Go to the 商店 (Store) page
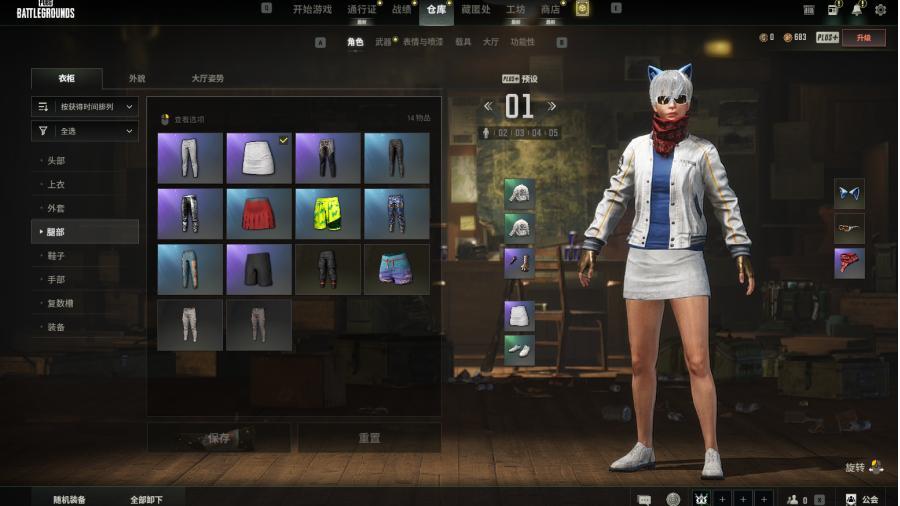 pyautogui.click(x=550, y=9)
